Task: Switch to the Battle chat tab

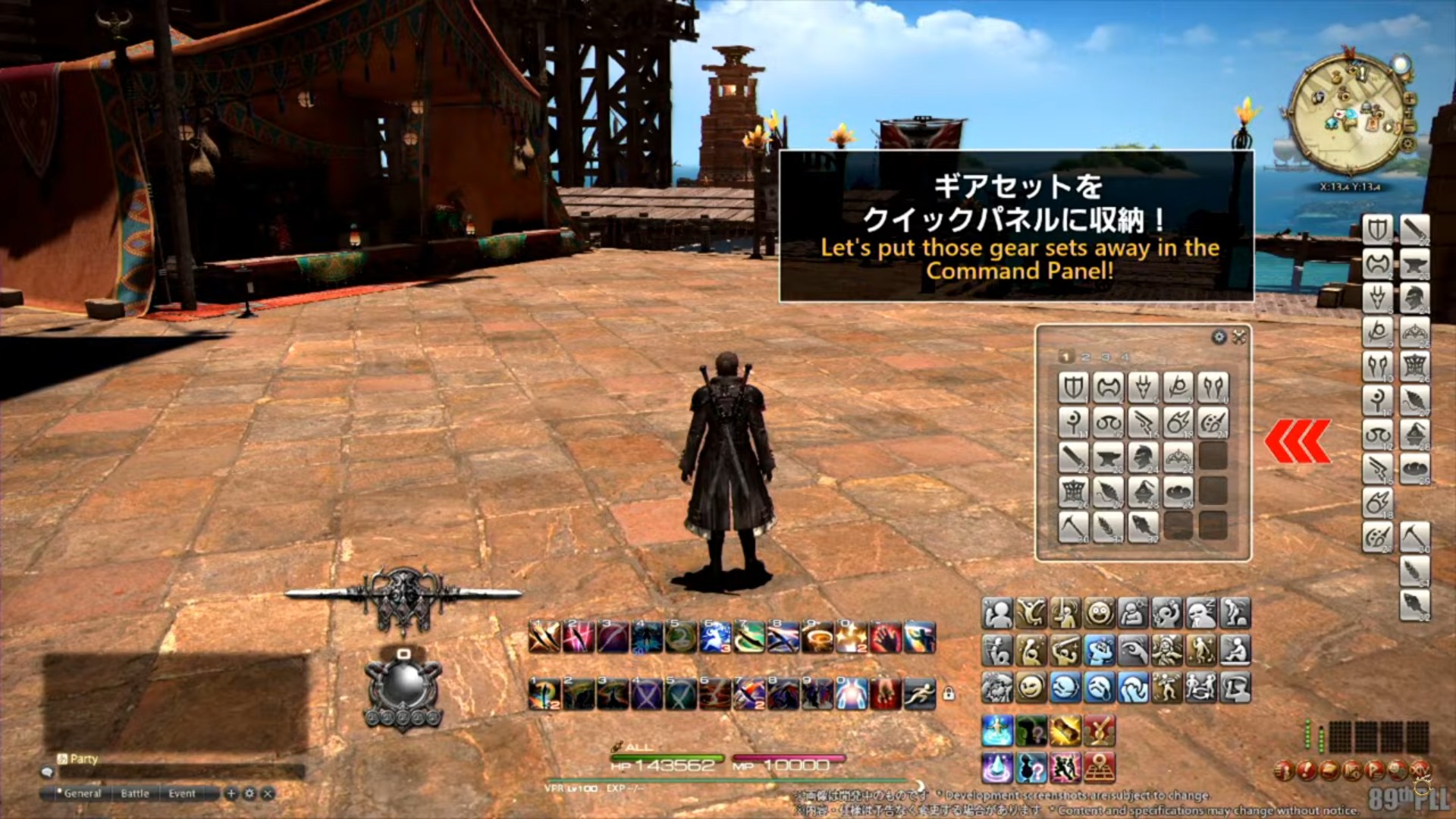Action: point(135,793)
